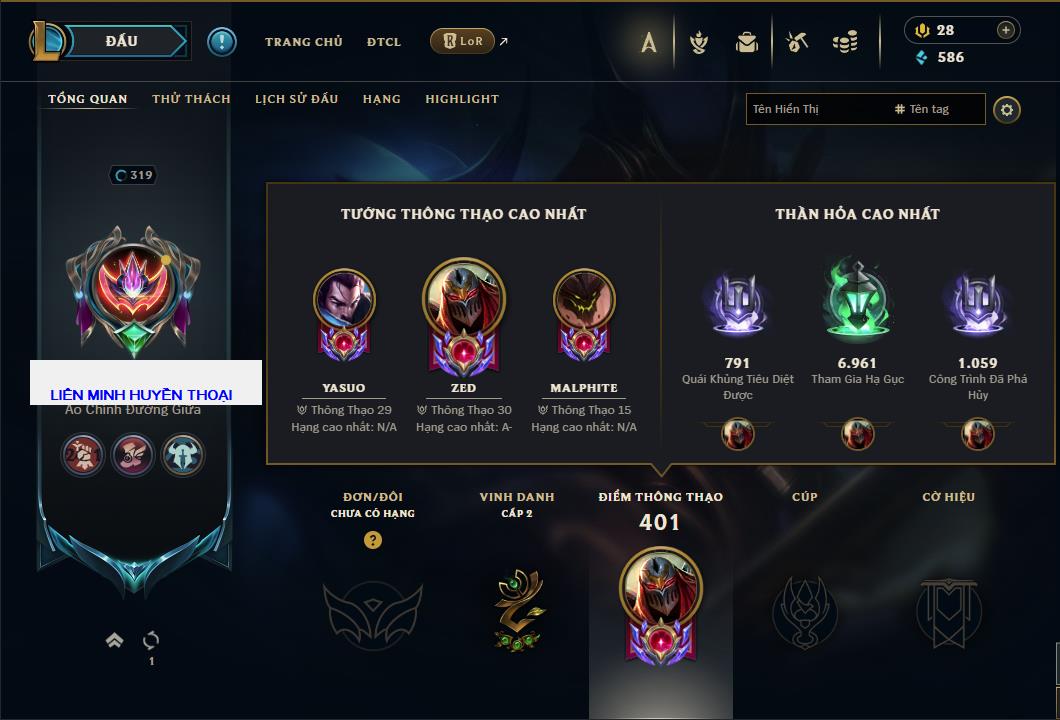Click the plus button to buy RP
Image resolution: width=1060 pixels, height=720 pixels.
1006,30
